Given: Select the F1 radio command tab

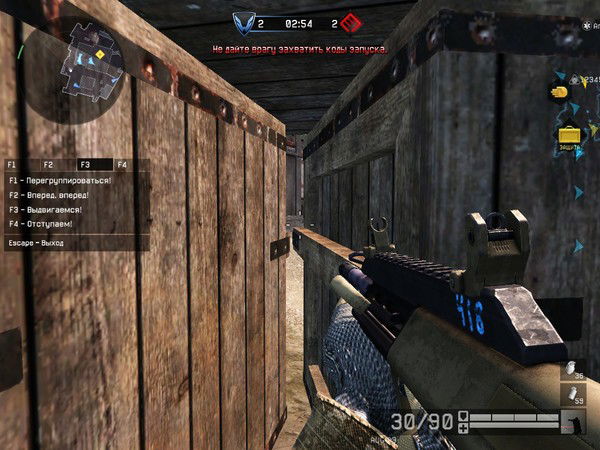Looking at the screenshot, I should click(x=12, y=164).
